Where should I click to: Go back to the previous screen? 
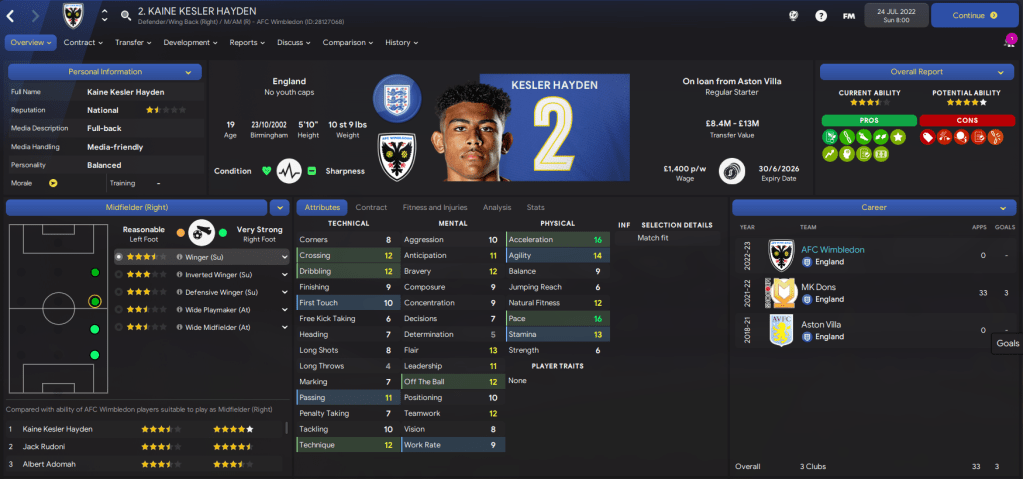11,16
